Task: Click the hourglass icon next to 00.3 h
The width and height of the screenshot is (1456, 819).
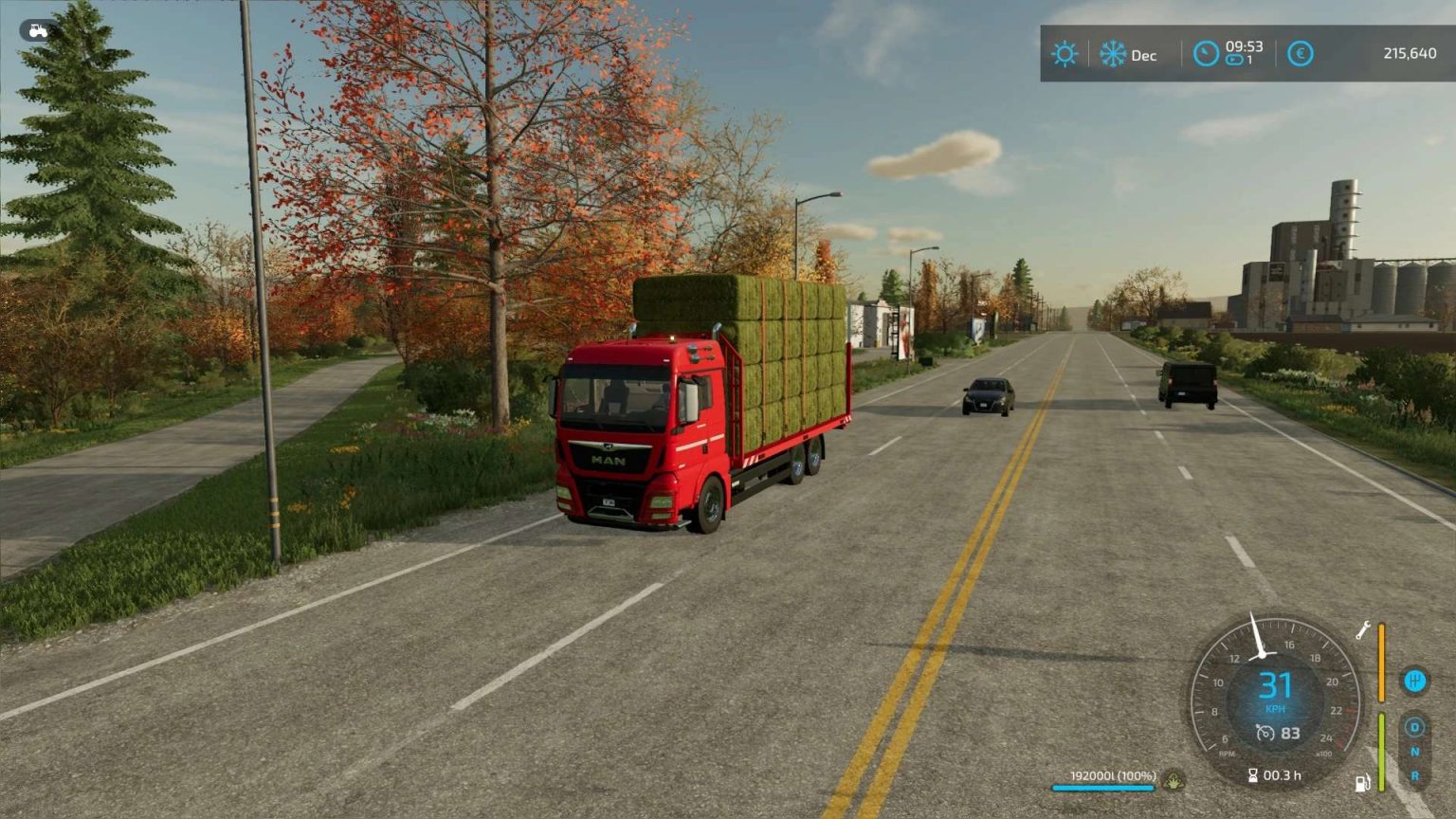Action: pos(1253,774)
